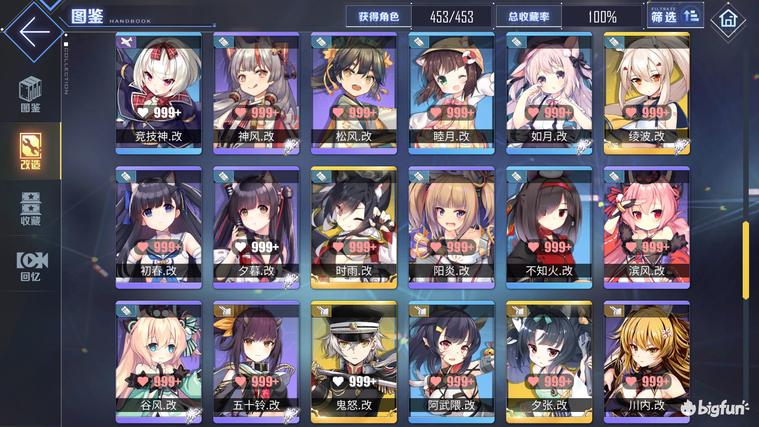This screenshot has height=427, width=759.
Task: Open the 鬼怒.改 character card
Action: pos(353,357)
